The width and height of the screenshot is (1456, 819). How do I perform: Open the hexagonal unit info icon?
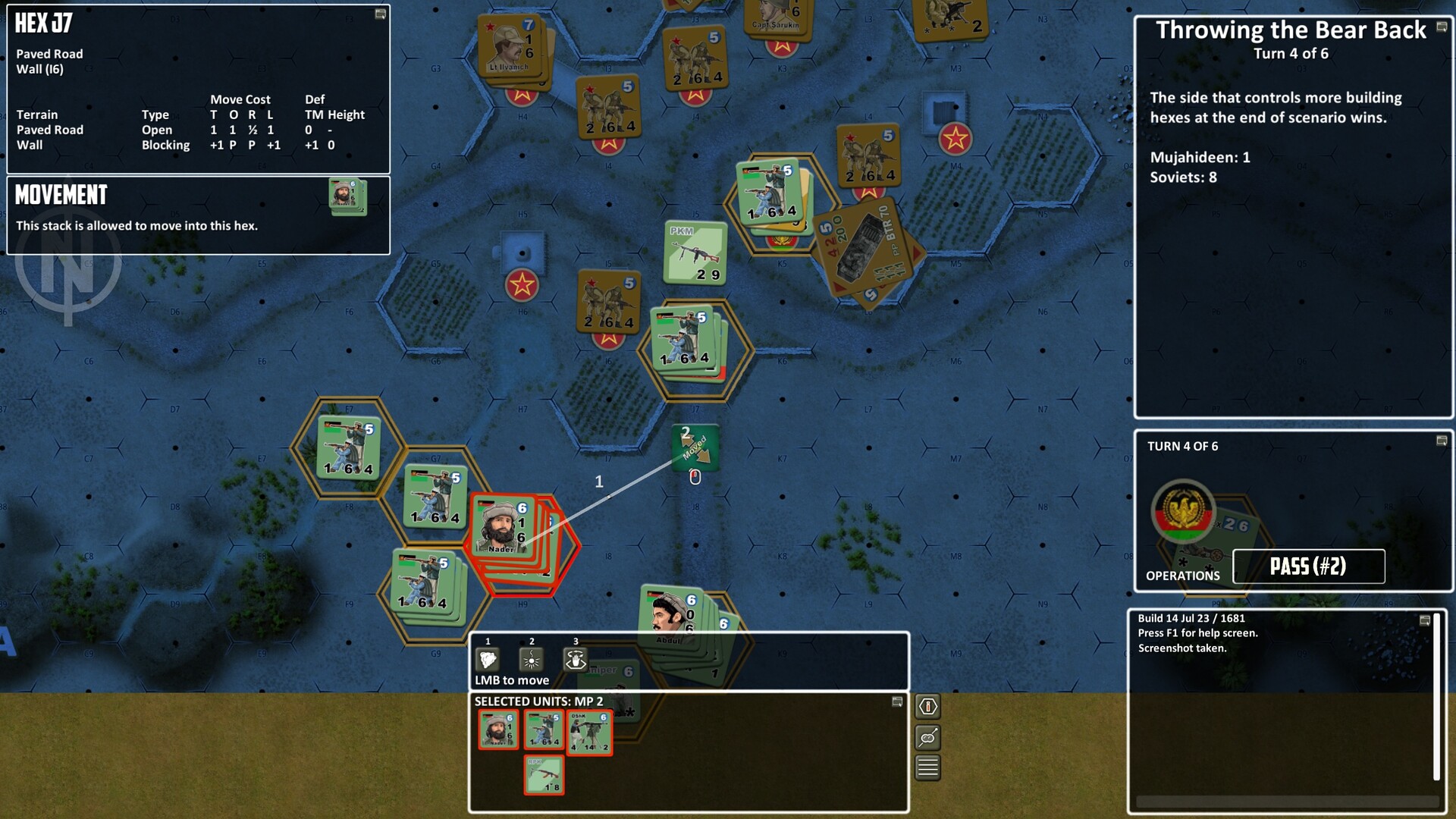click(927, 707)
